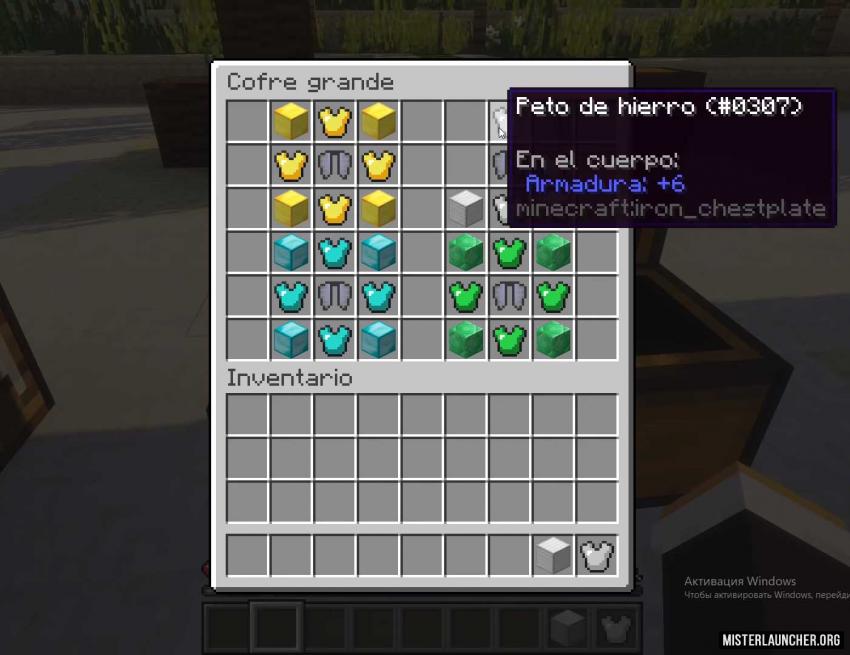Take the leggings between the gold chestplates
Image resolution: width=850 pixels, height=655 pixels.
[334, 164]
